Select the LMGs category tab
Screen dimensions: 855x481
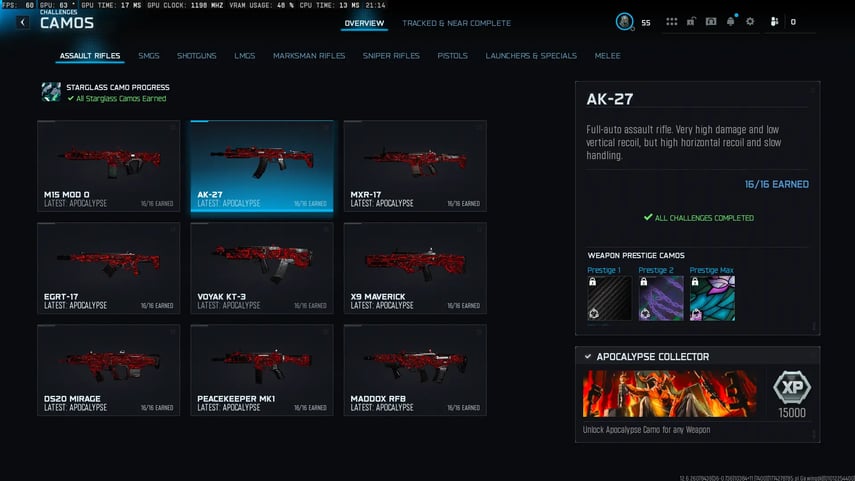pos(245,56)
